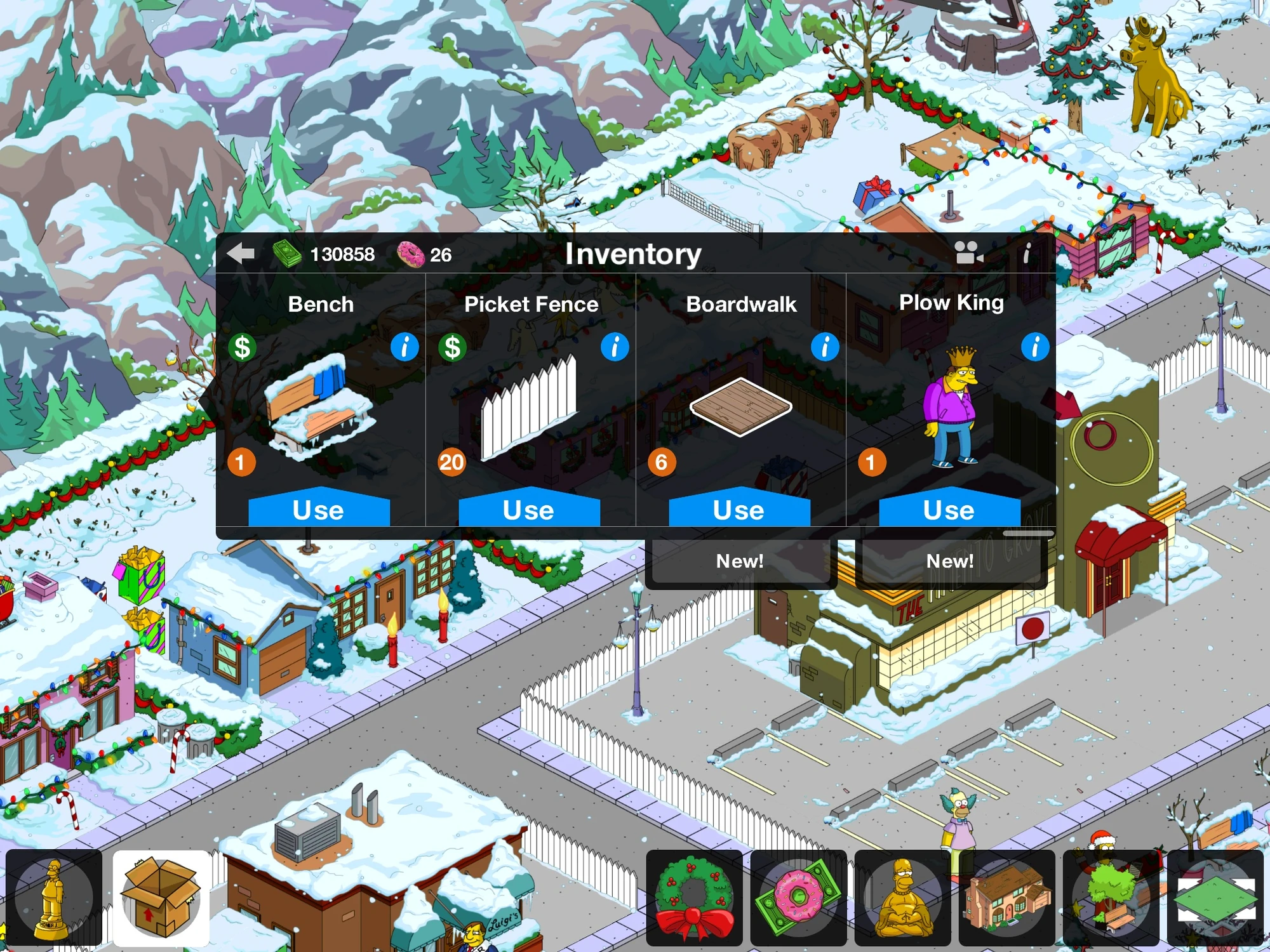The height and width of the screenshot is (952, 1270).
Task: Use the Plow King character
Action: click(x=947, y=510)
